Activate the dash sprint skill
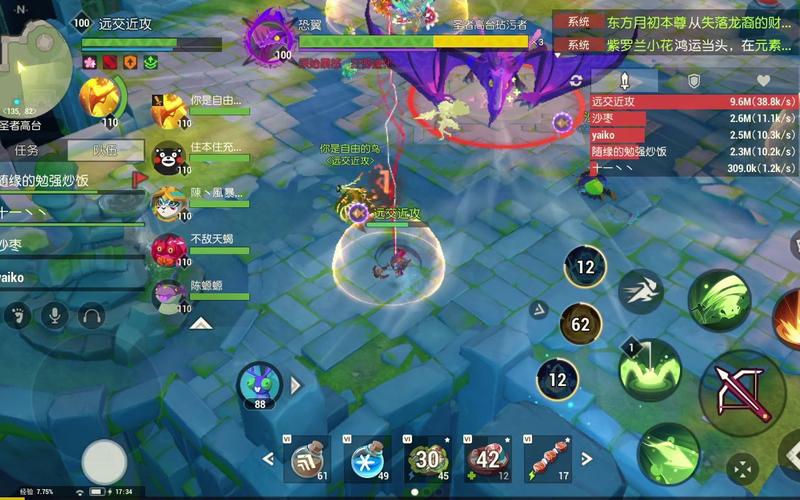The width and height of the screenshot is (800, 500). click(640, 292)
